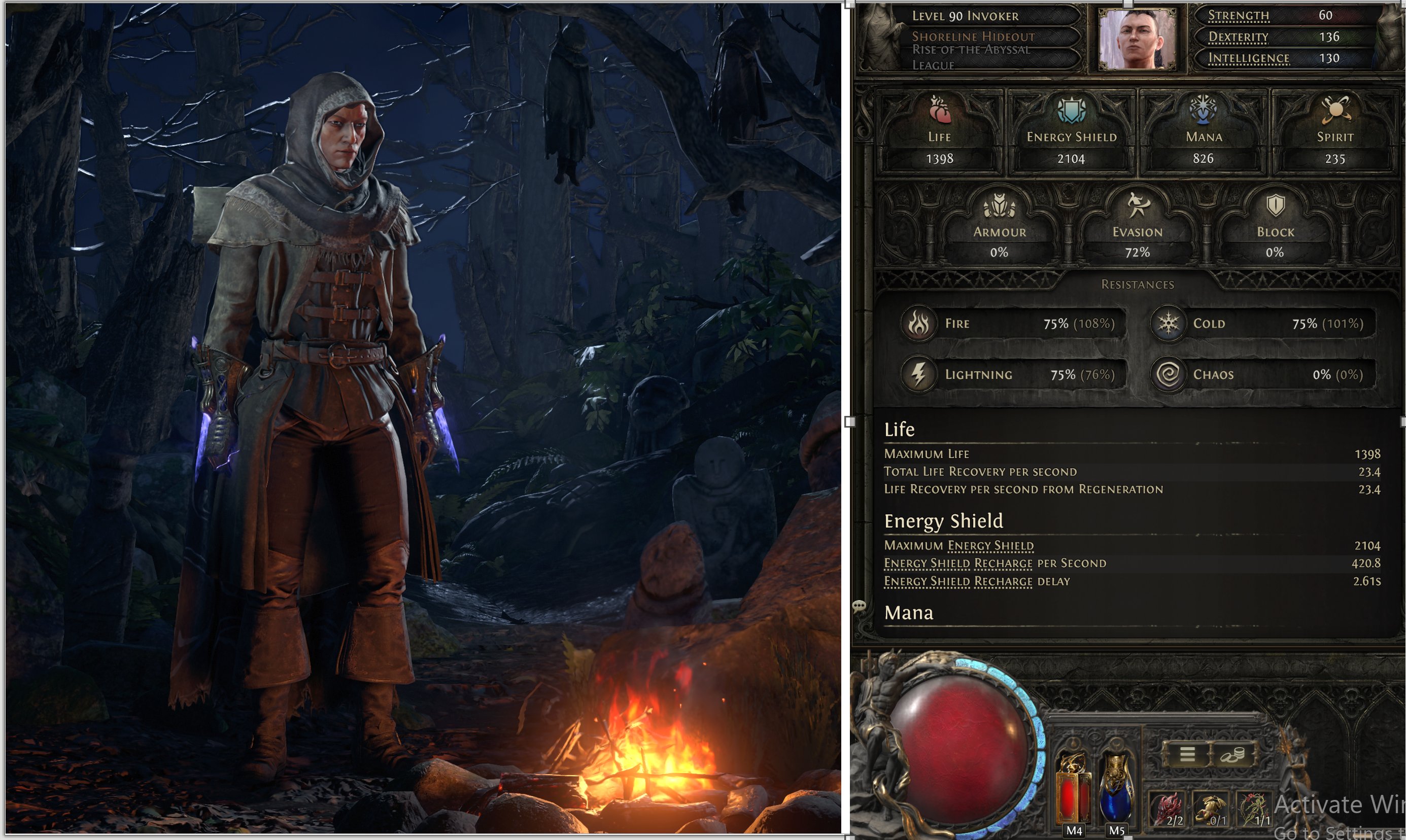This screenshot has width=1406, height=840.
Task: Click the character portrait thumbnail
Action: (1136, 38)
